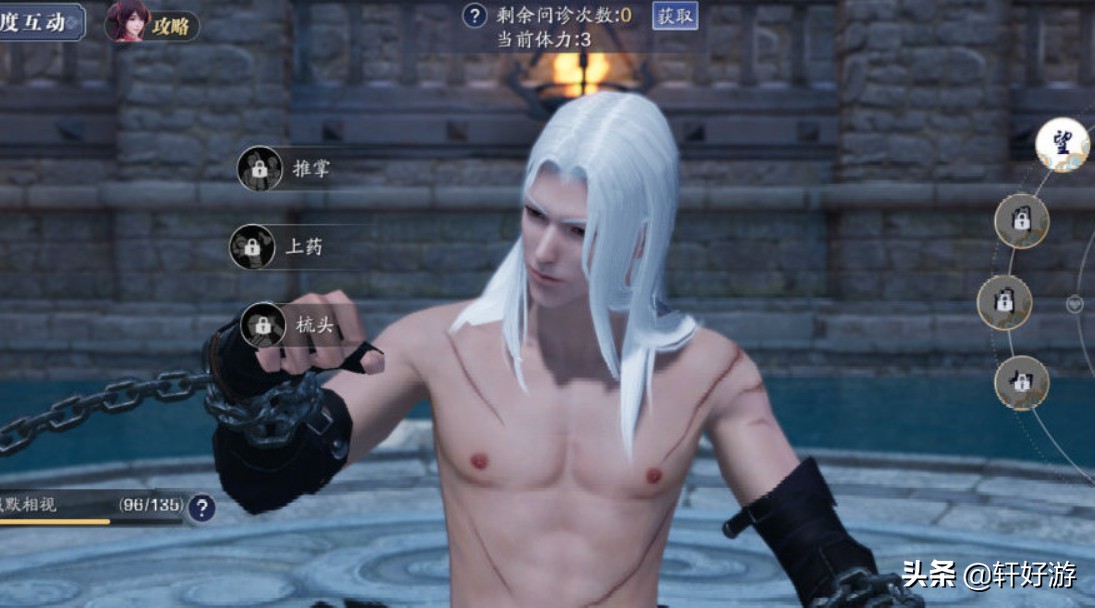Select the locked 推拿 action

pos(285,168)
